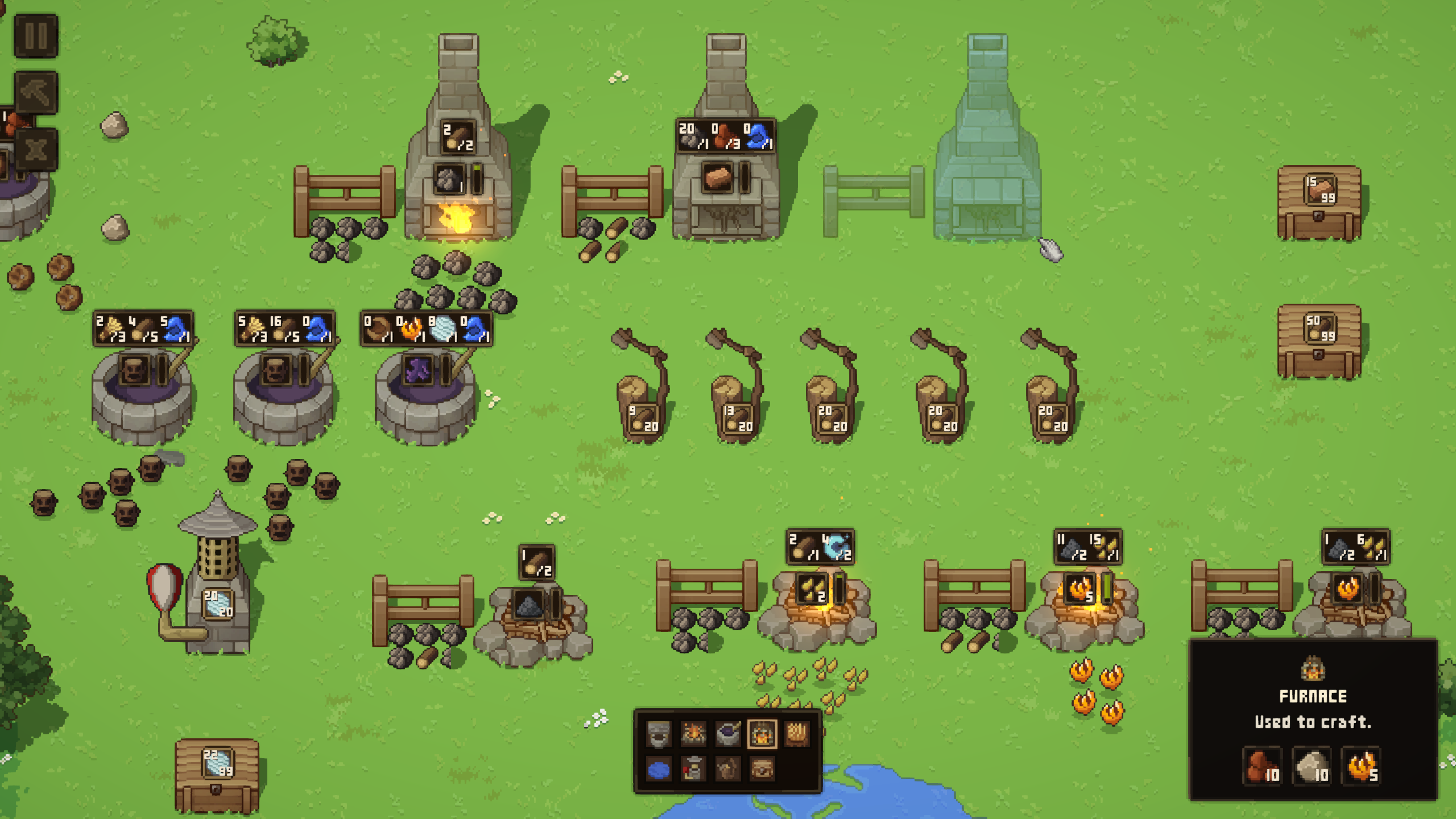Viewport: 1456px width, 819px height.
Task: Select the stone kiln in build menu
Action: 659,734
